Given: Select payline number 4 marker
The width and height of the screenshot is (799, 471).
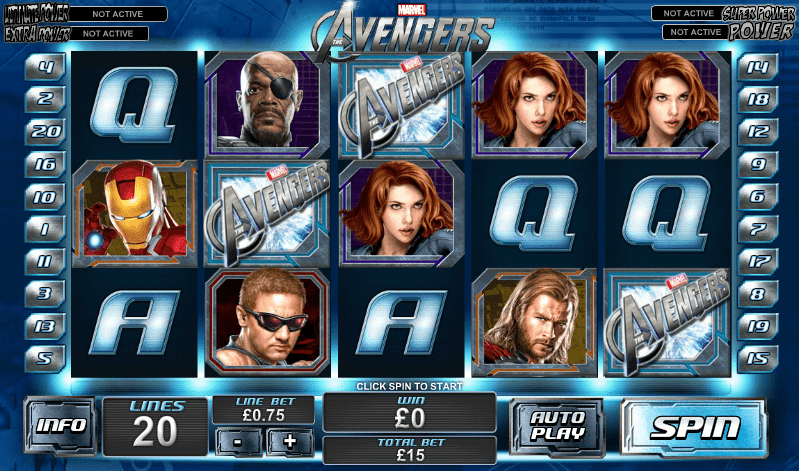Looking at the screenshot, I should coord(45,70).
